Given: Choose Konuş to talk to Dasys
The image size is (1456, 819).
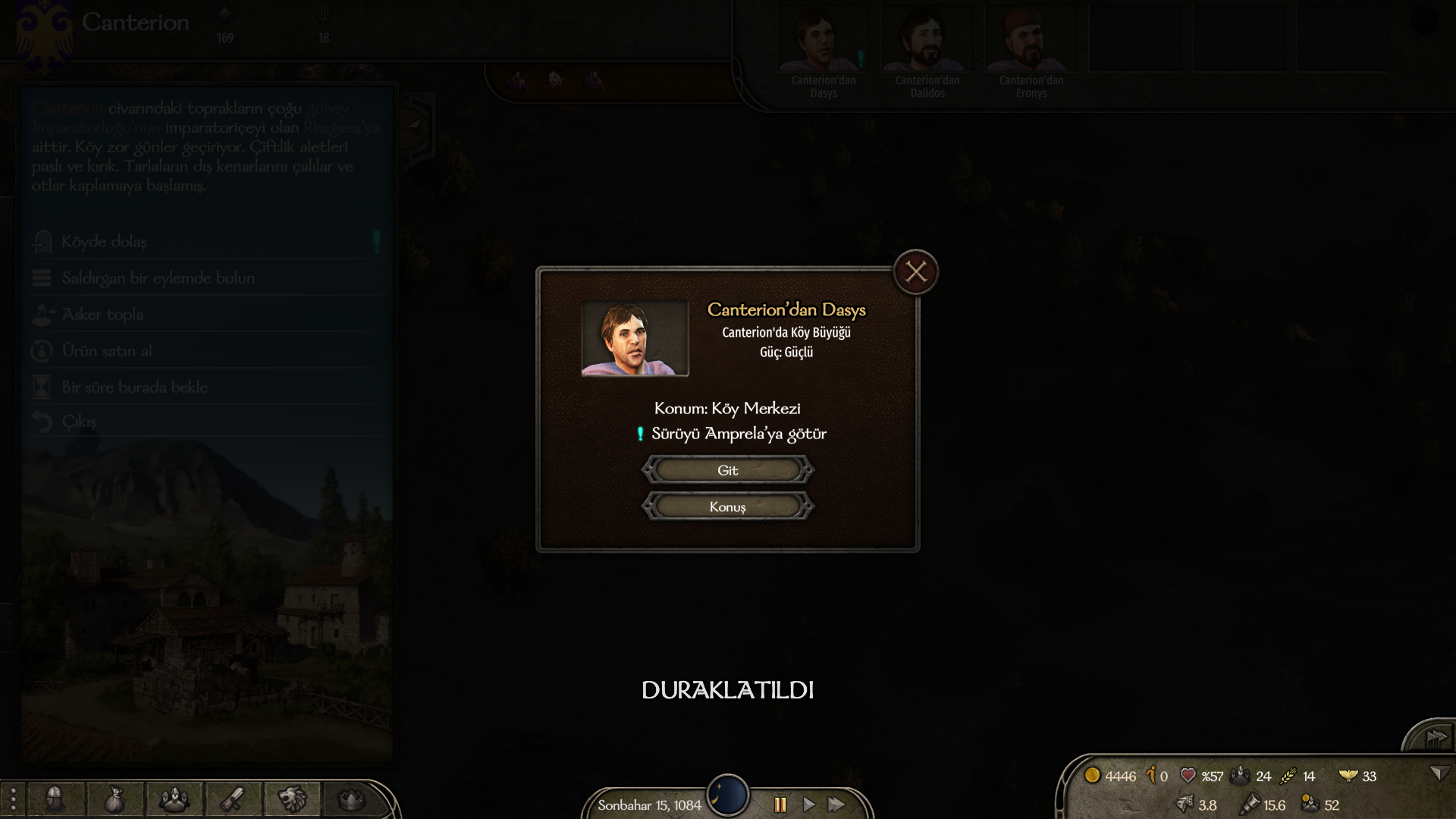Looking at the screenshot, I should (728, 507).
